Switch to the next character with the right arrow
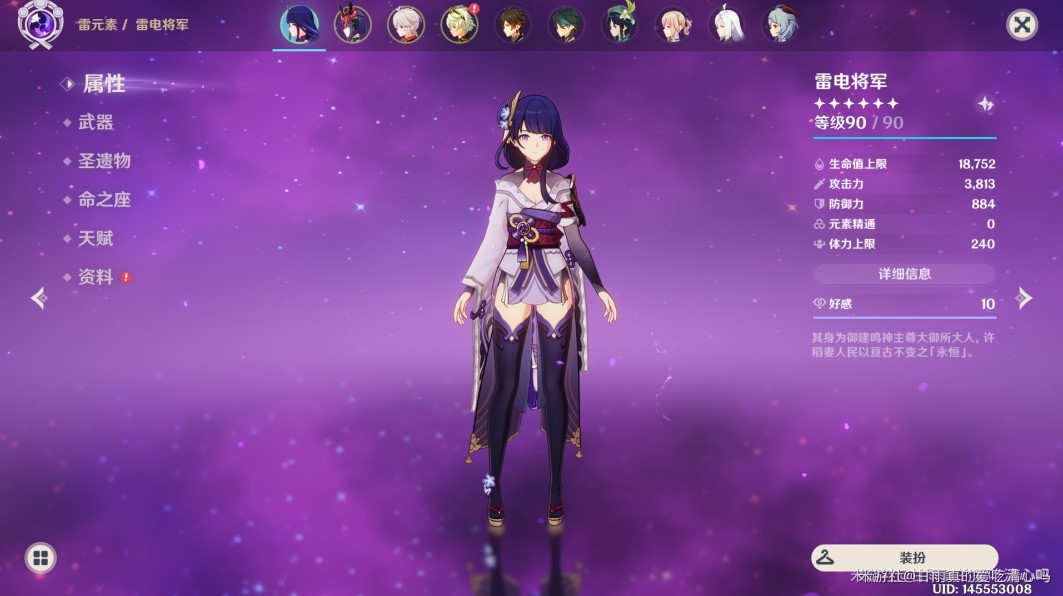The width and height of the screenshot is (1063, 596). click(1024, 297)
